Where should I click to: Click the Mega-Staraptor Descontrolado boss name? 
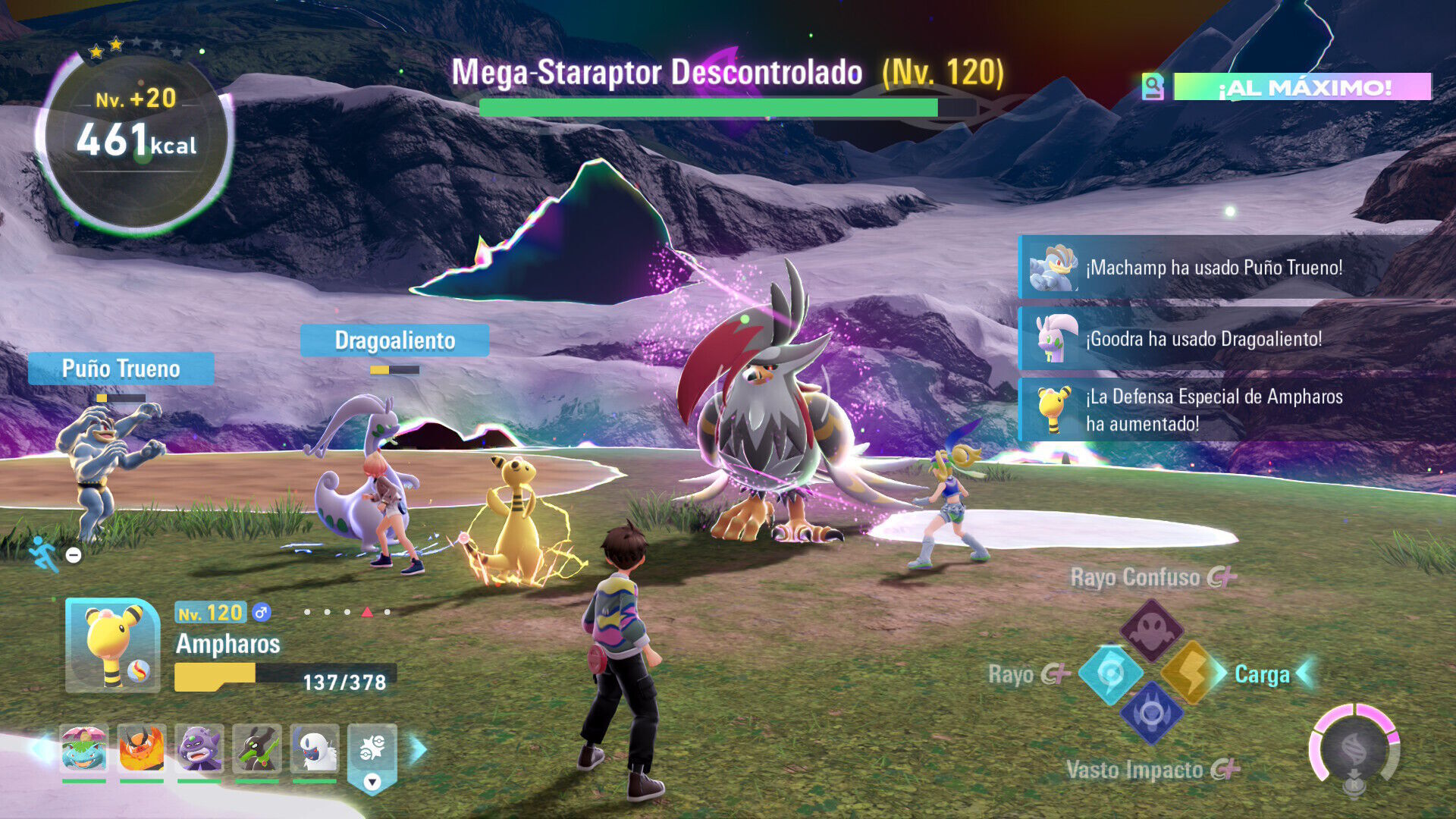657,73
